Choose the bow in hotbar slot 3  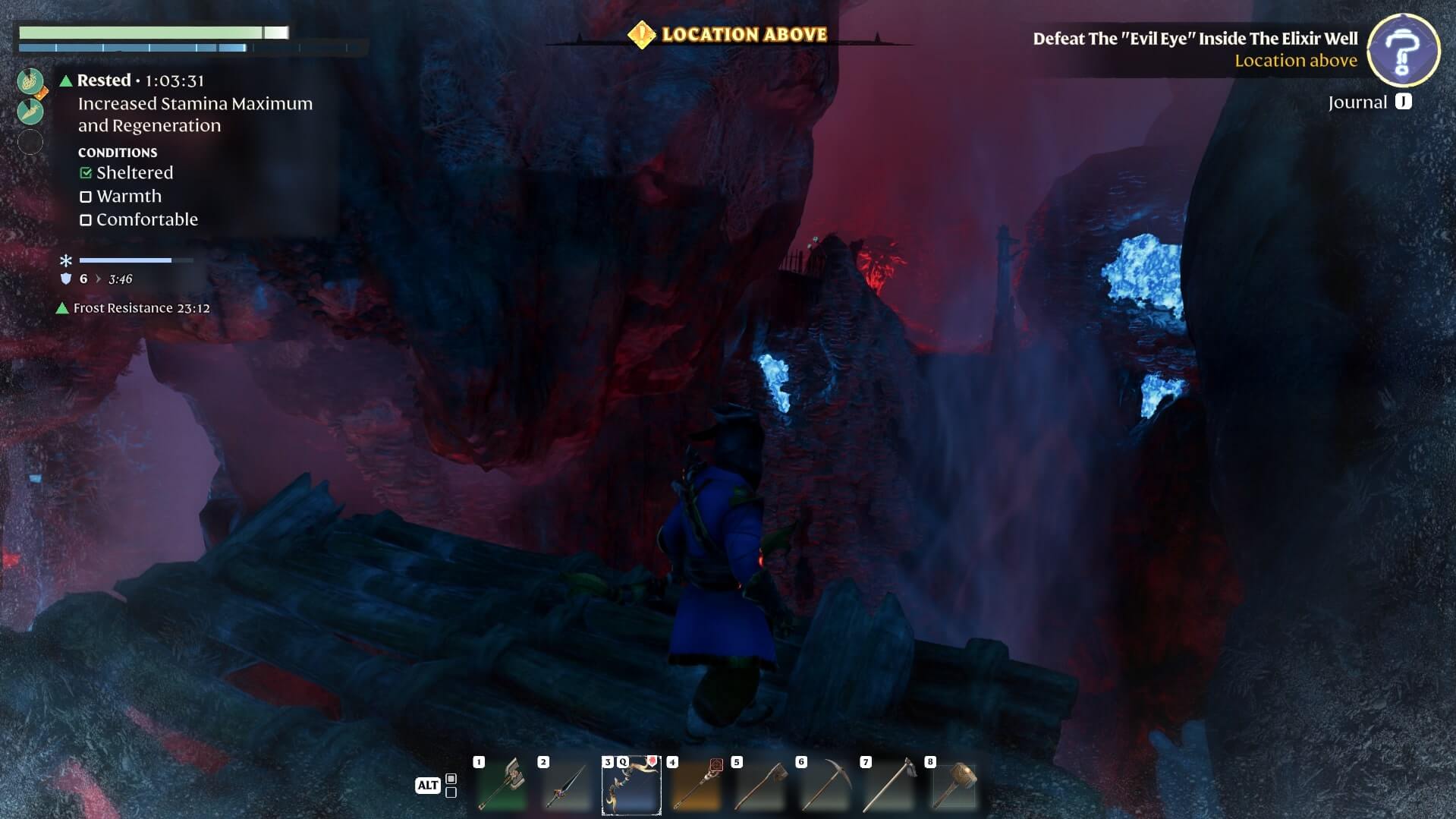point(631,786)
